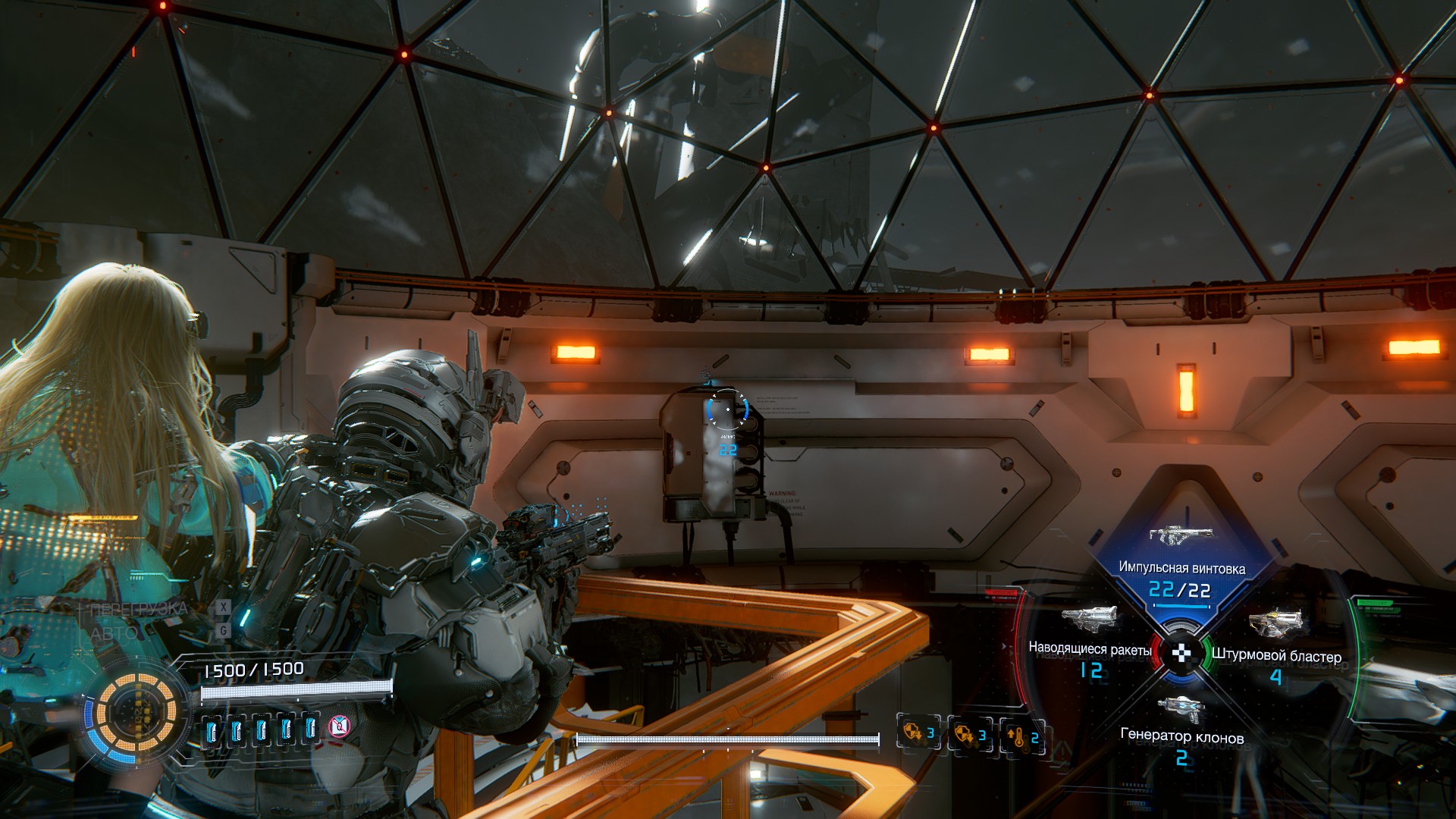This screenshot has height=819, width=1456.
Task: Switch to Наводящиеся ракеты weapon
Action: click(1090, 648)
